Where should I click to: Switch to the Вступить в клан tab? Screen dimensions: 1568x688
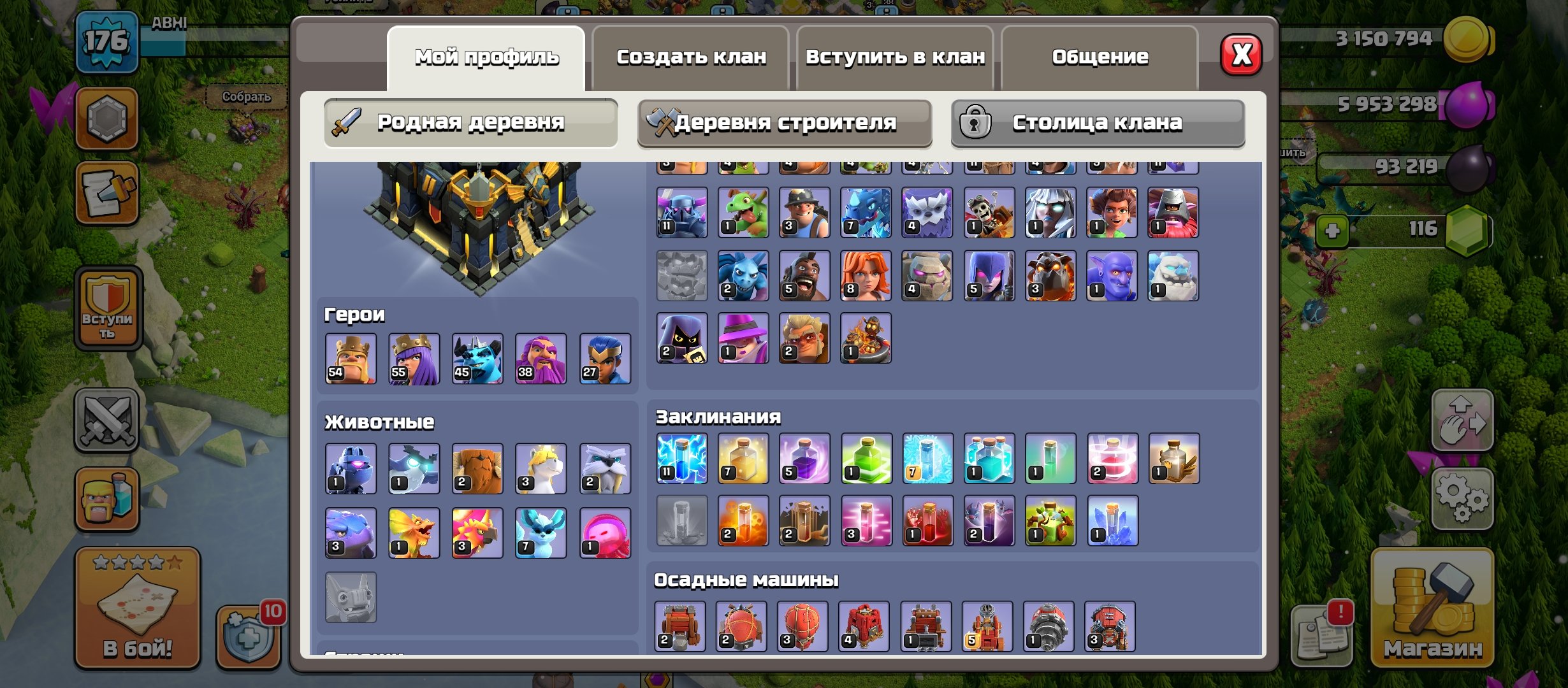(x=895, y=56)
